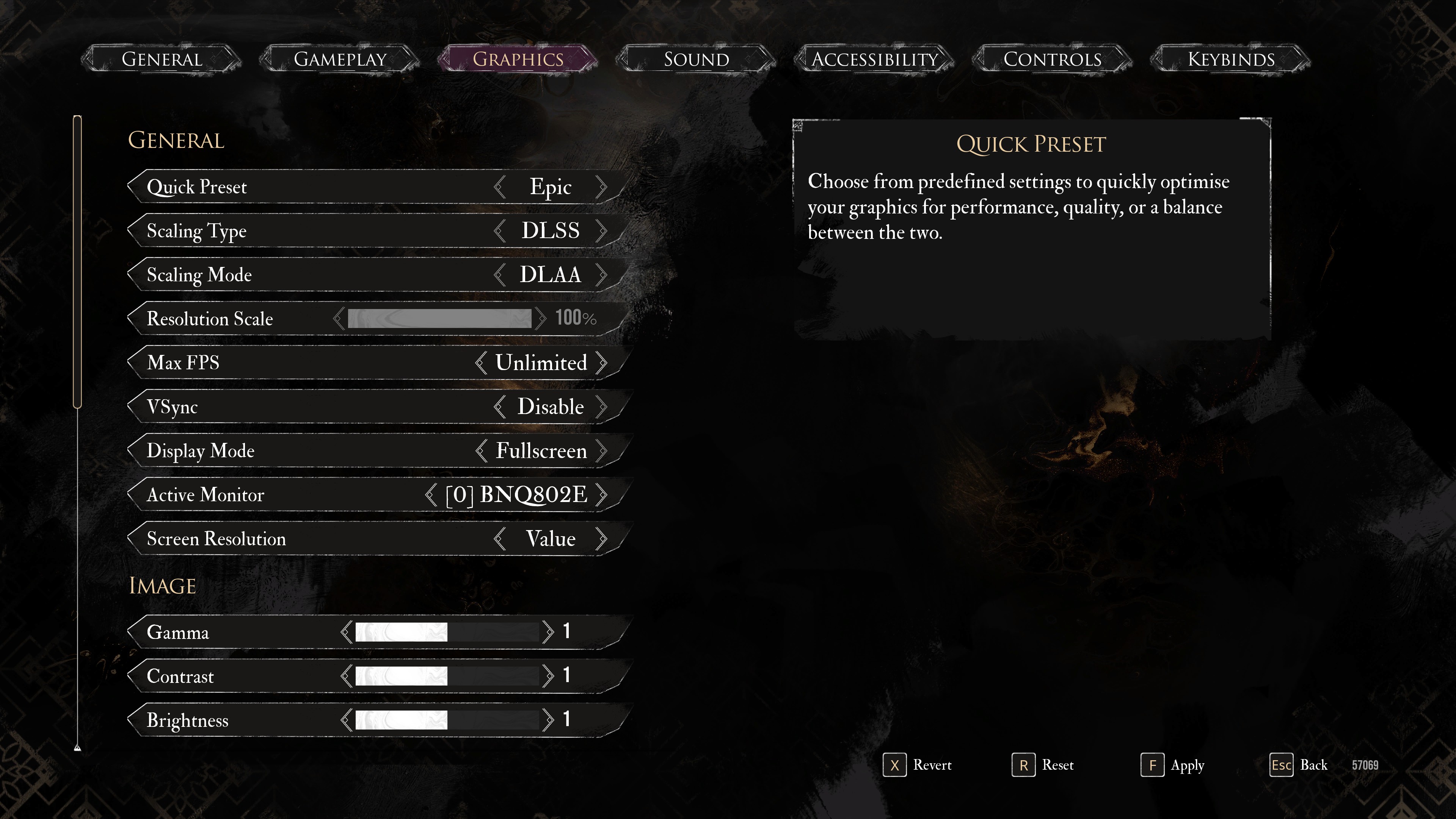Image resolution: width=1456 pixels, height=819 pixels.
Task: Select the Controls tab
Action: (1052, 60)
